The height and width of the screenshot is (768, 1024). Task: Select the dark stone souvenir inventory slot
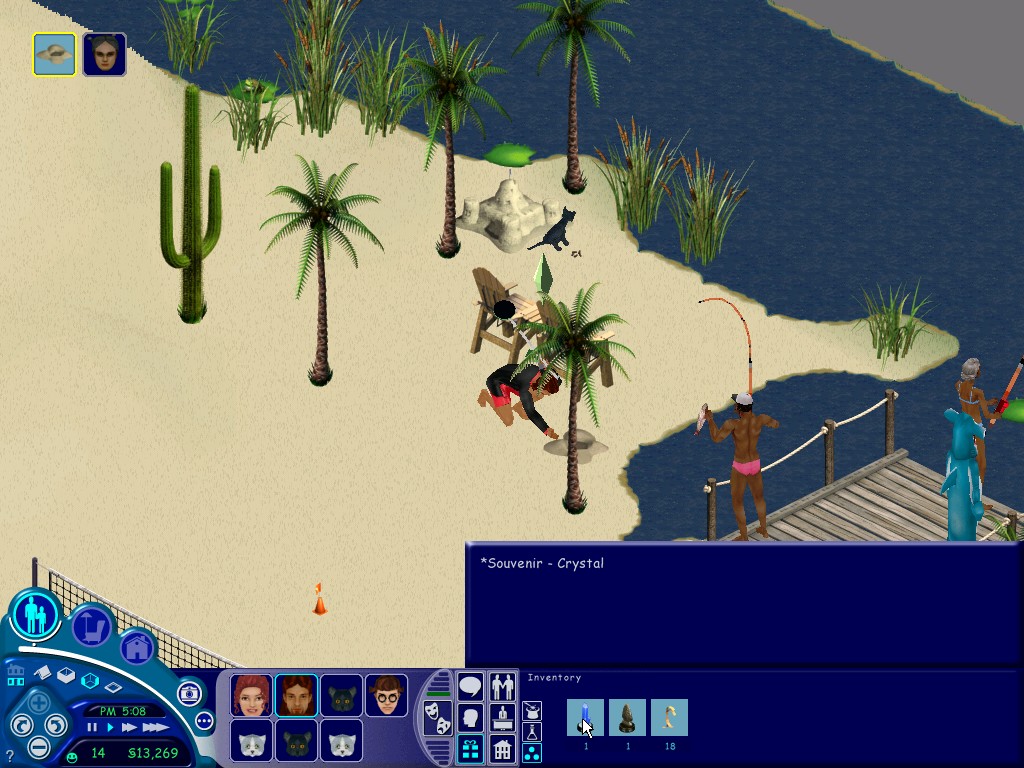(x=627, y=717)
